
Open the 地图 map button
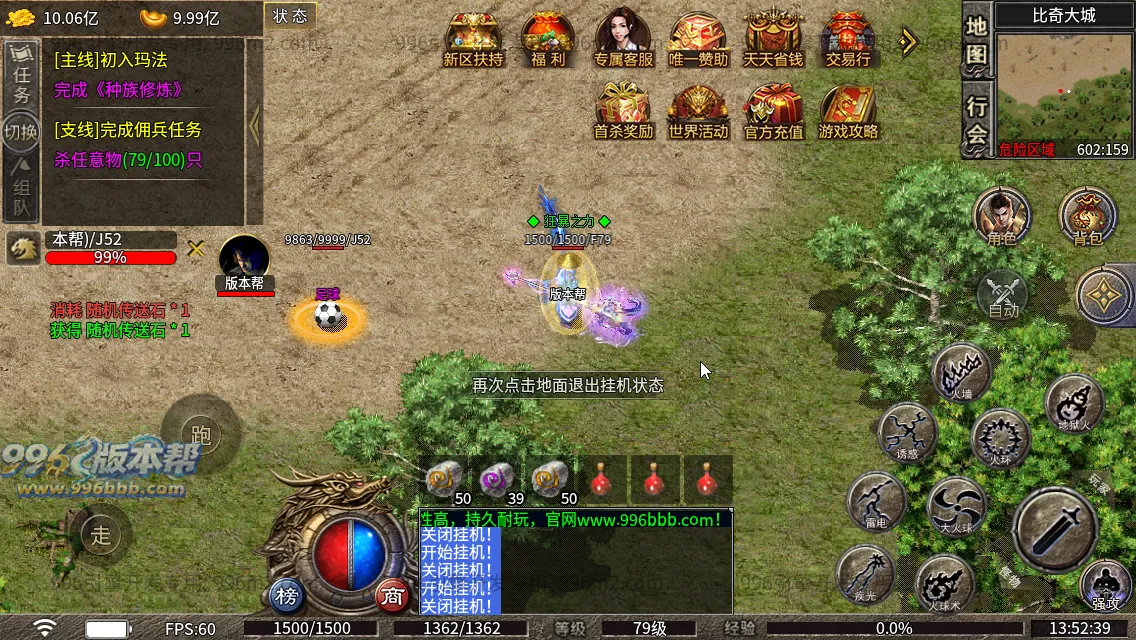click(x=977, y=40)
